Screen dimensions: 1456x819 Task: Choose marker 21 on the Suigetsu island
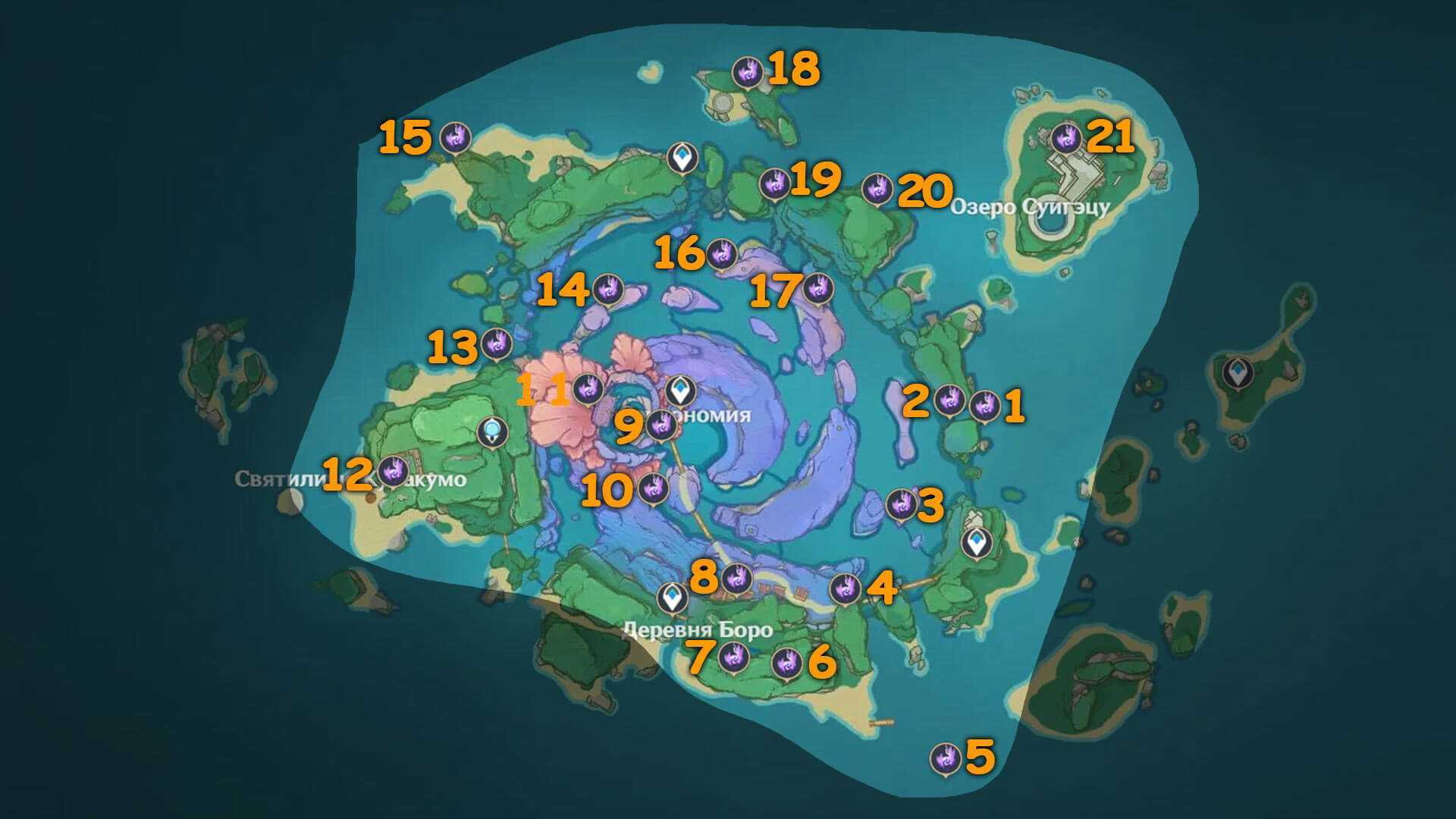tap(1065, 138)
